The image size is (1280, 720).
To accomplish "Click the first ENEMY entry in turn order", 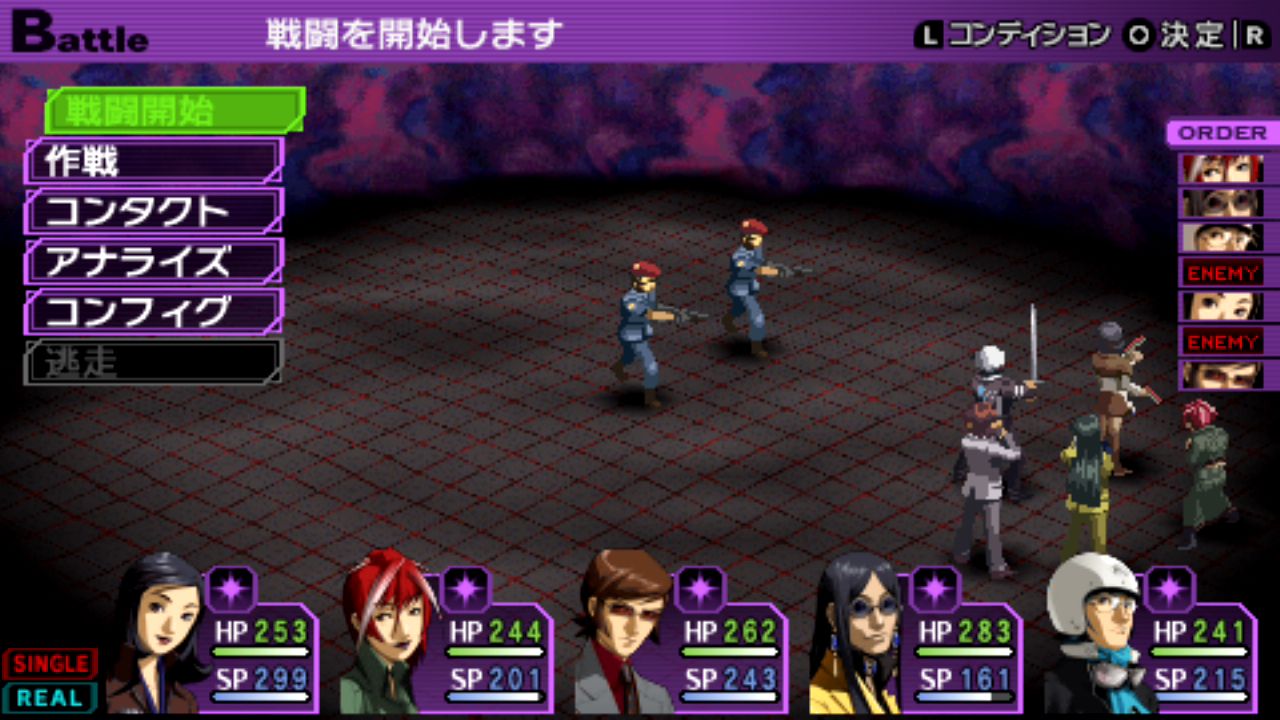I will (1222, 271).
